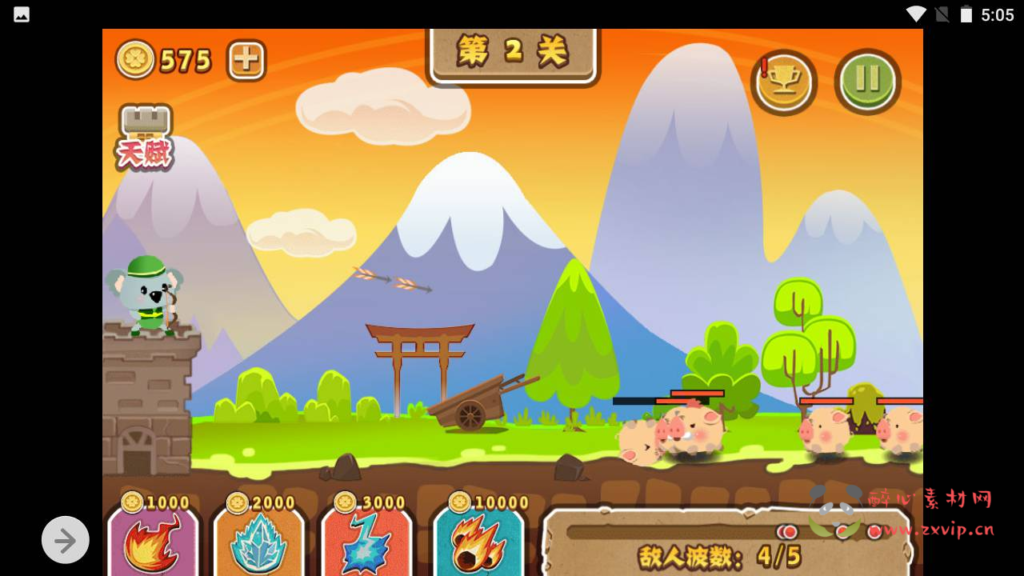Open the trophy achievements button

coord(784,82)
